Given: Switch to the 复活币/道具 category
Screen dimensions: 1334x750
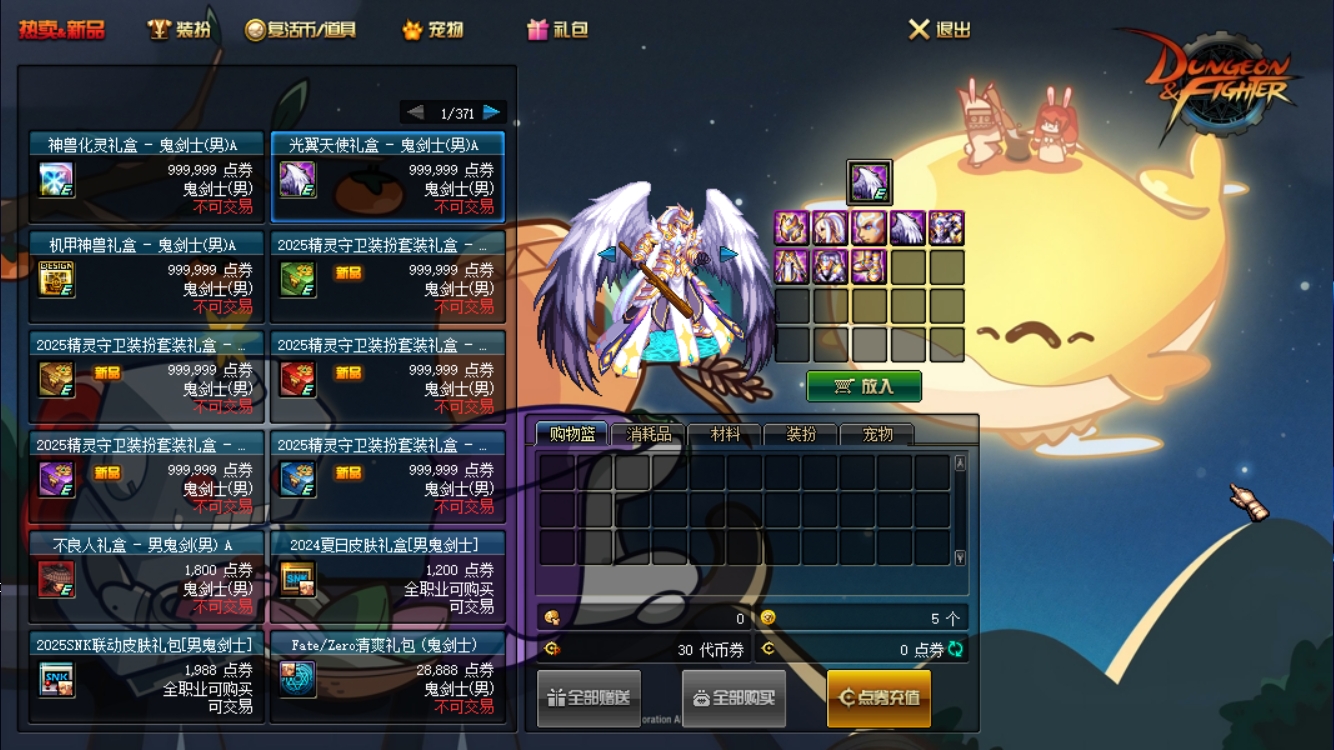Looking at the screenshot, I should [x=301, y=30].
